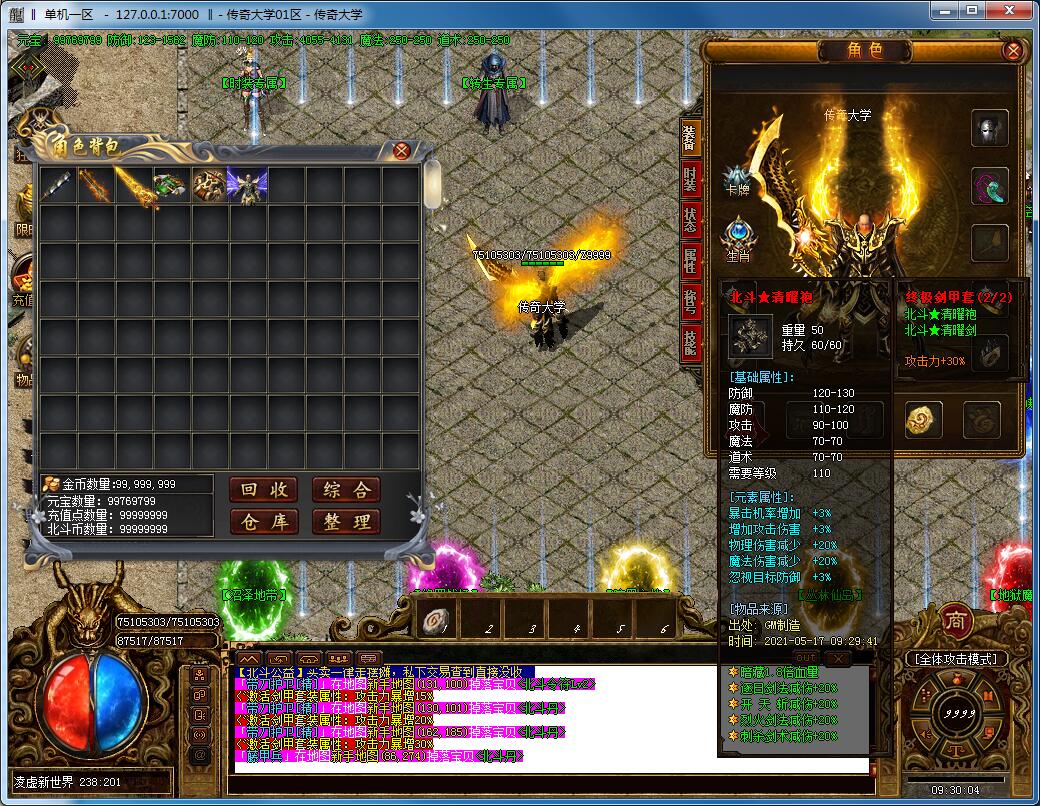The height and width of the screenshot is (806, 1040).
Task: Select the winged armor costume item
Action: pyautogui.click(x=247, y=185)
